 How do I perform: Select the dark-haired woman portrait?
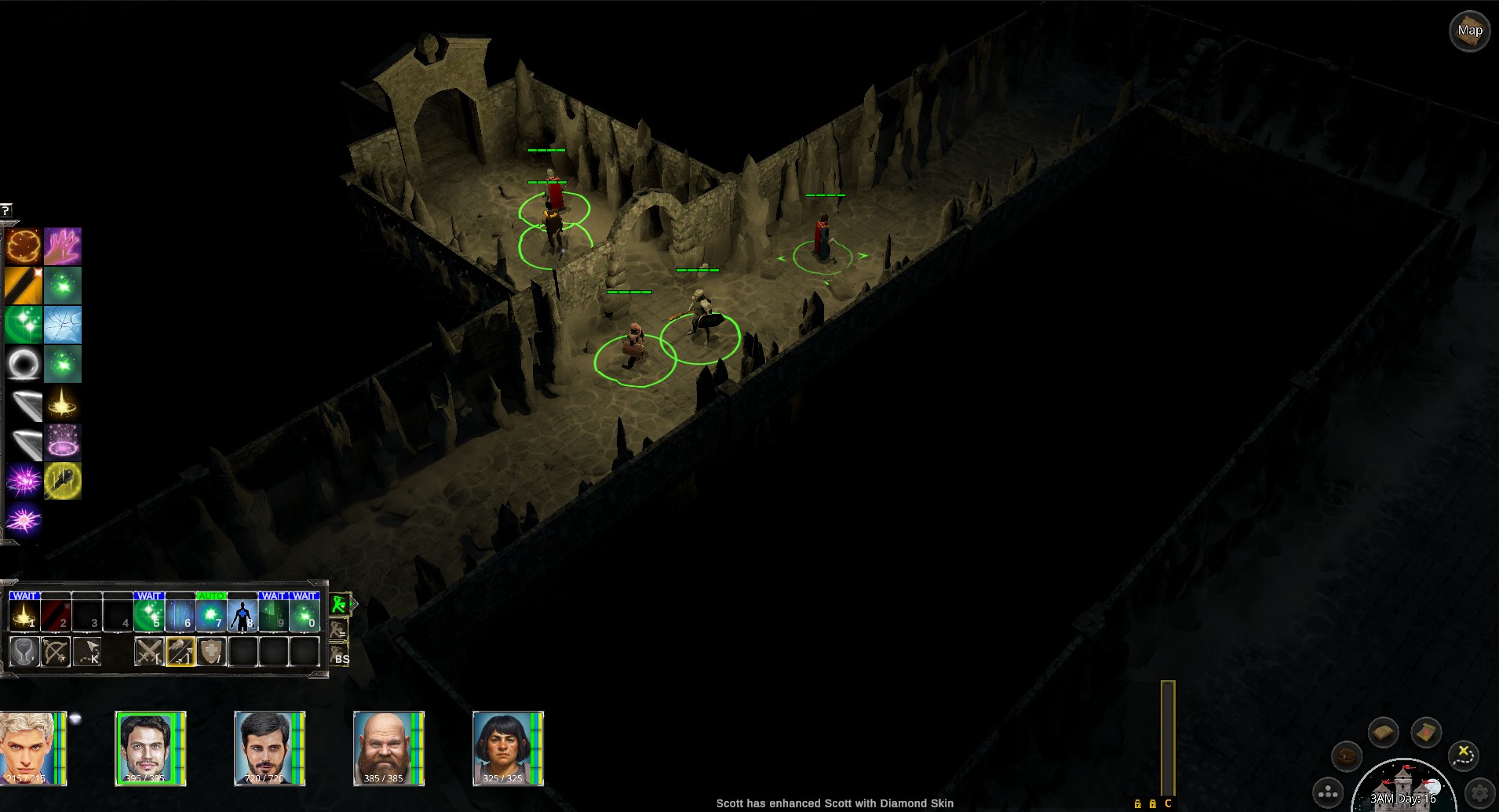pos(508,748)
